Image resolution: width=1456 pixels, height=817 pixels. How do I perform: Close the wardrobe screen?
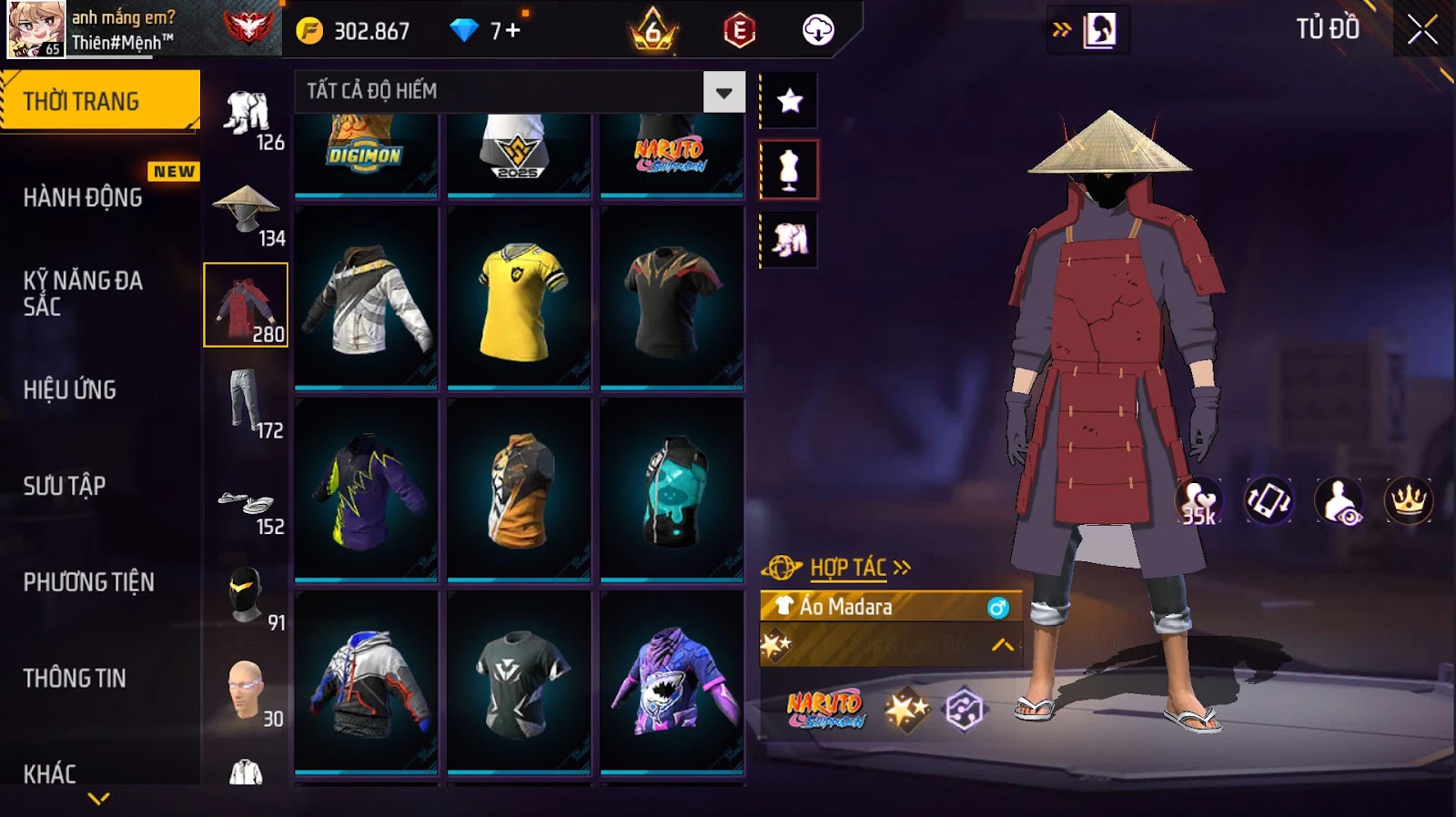(1421, 30)
